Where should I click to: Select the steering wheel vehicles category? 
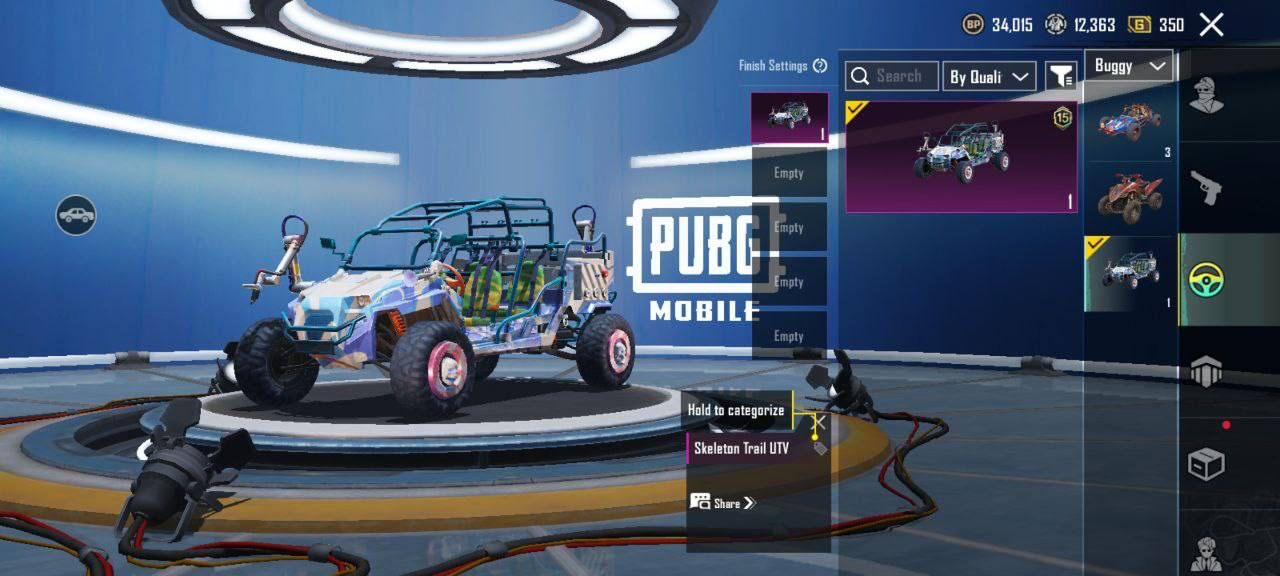(1208, 280)
